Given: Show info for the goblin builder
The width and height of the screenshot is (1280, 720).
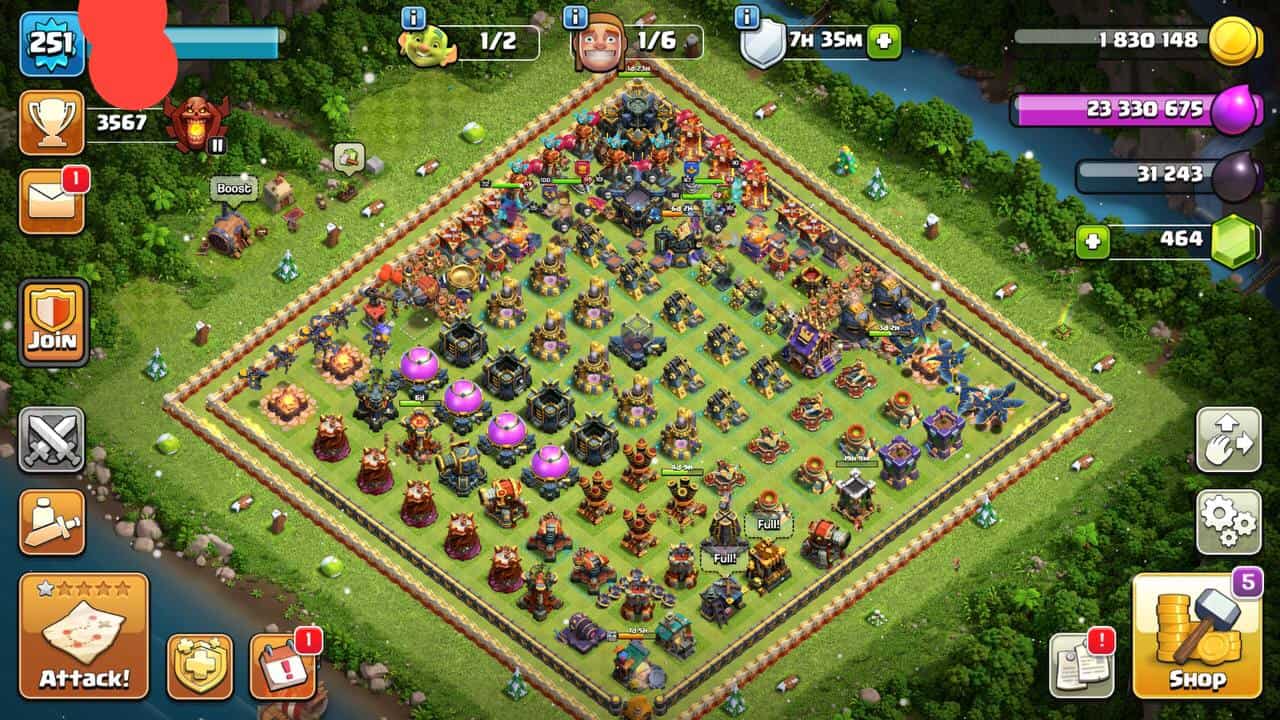Looking at the screenshot, I should [413, 17].
